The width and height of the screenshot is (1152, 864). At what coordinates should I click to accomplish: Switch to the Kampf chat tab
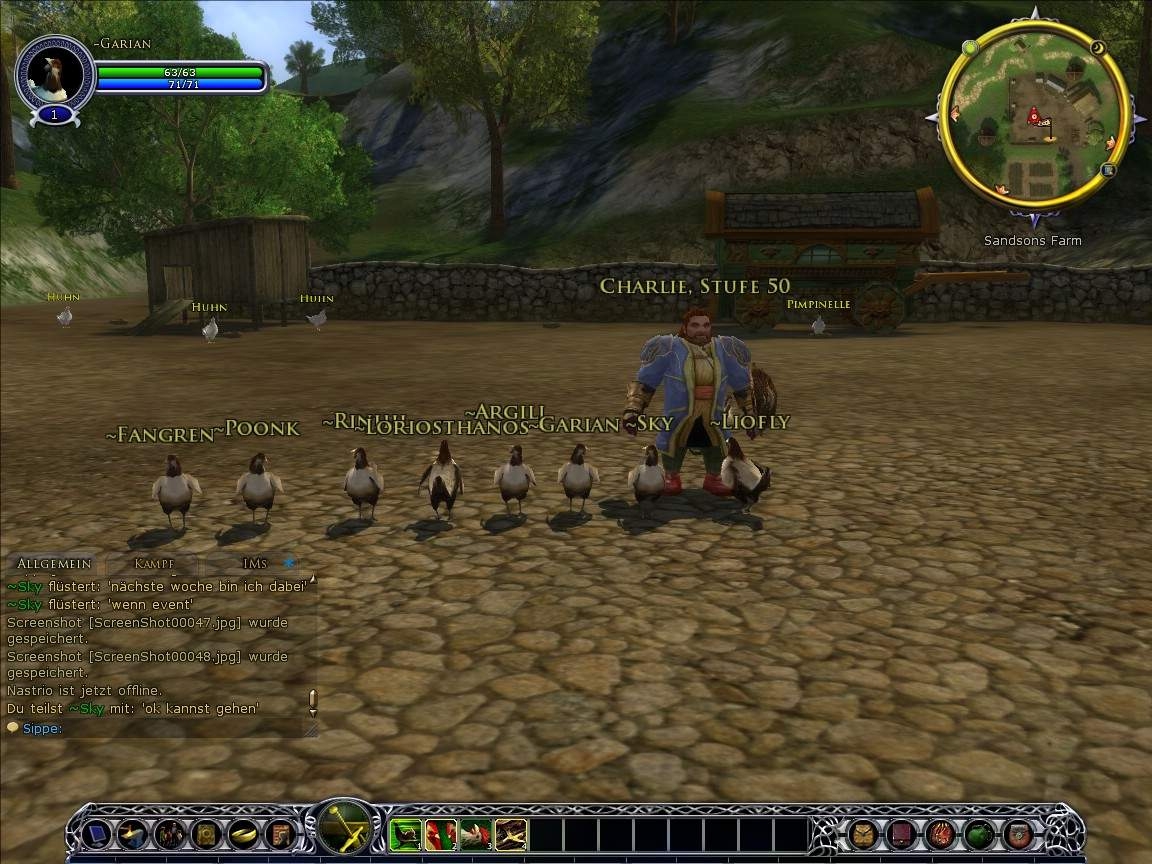(154, 564)
